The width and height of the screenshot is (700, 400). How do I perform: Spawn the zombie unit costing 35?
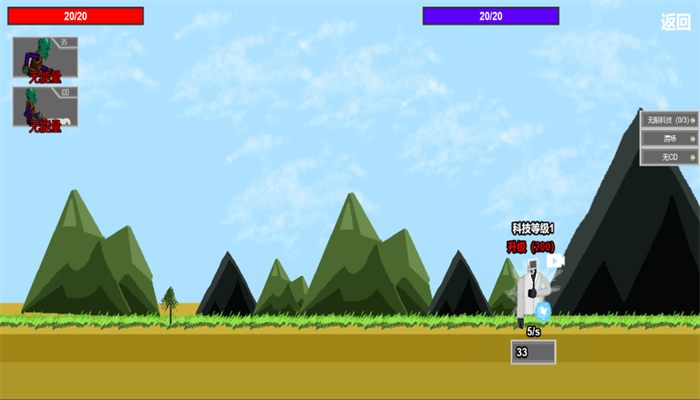[45, 58]
